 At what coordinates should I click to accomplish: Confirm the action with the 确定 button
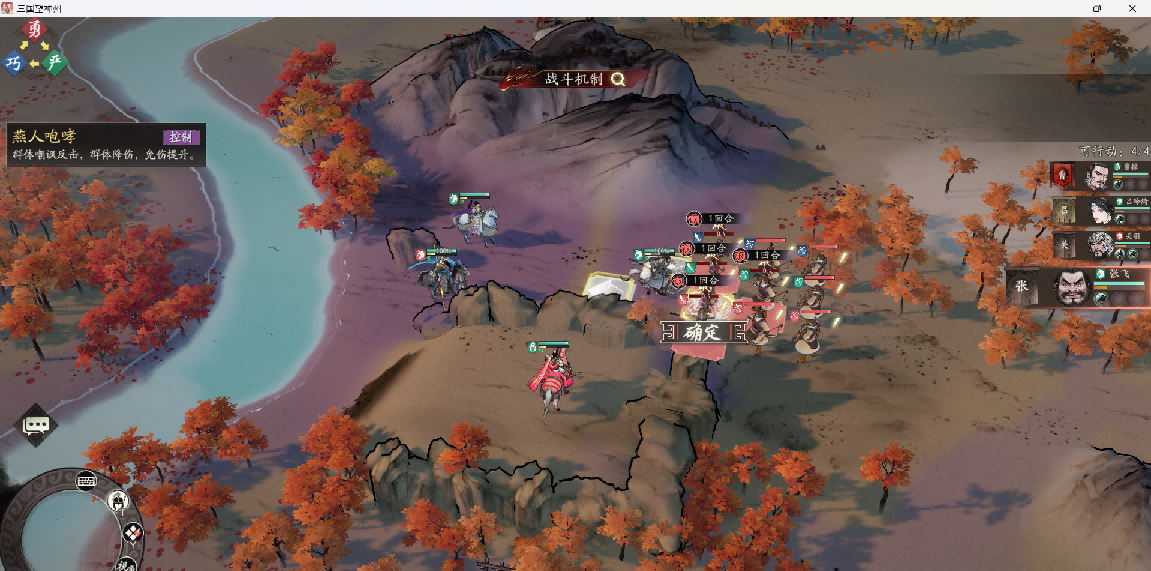click(693, 333)
